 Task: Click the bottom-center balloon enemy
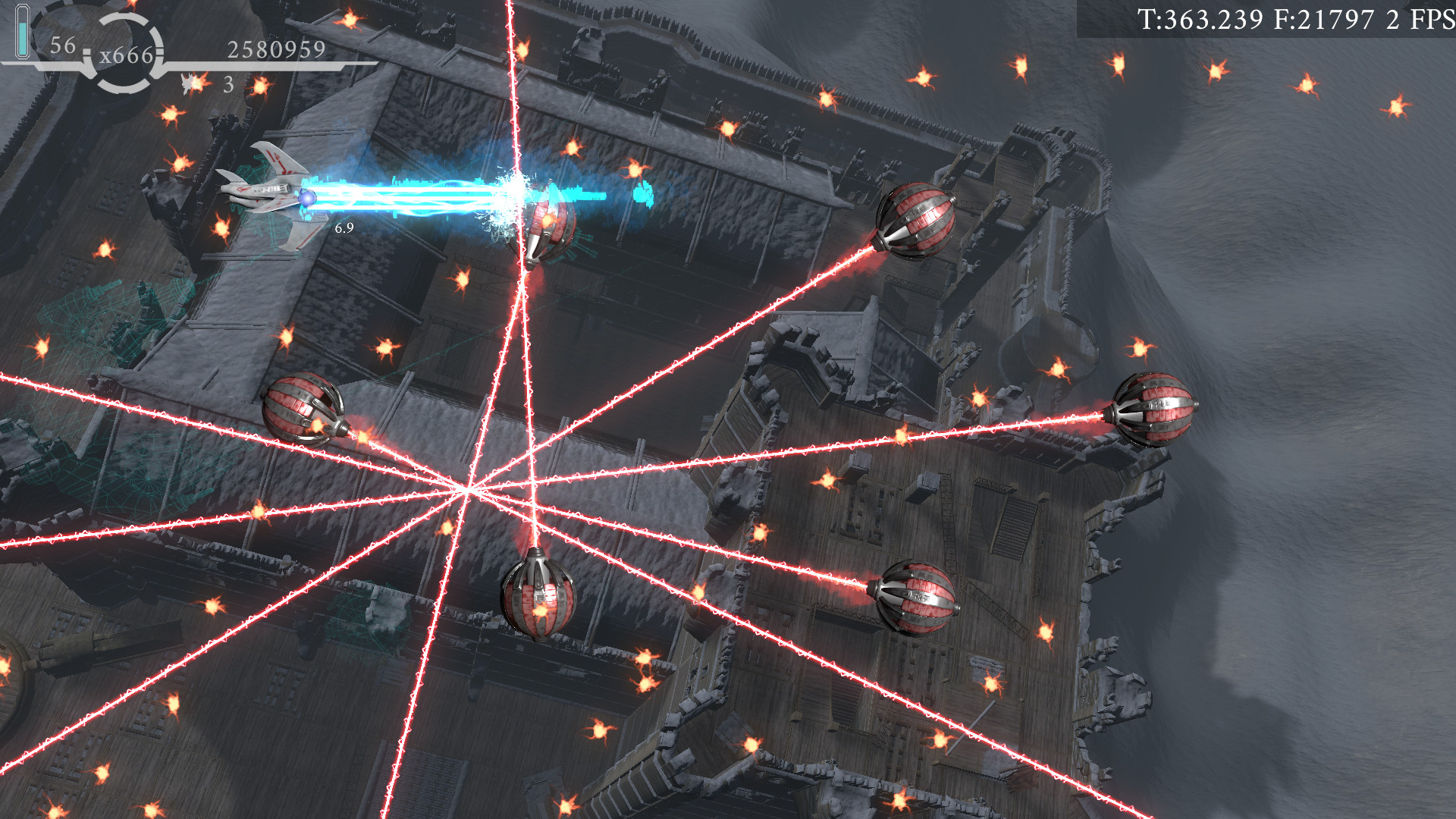[538, 599]
